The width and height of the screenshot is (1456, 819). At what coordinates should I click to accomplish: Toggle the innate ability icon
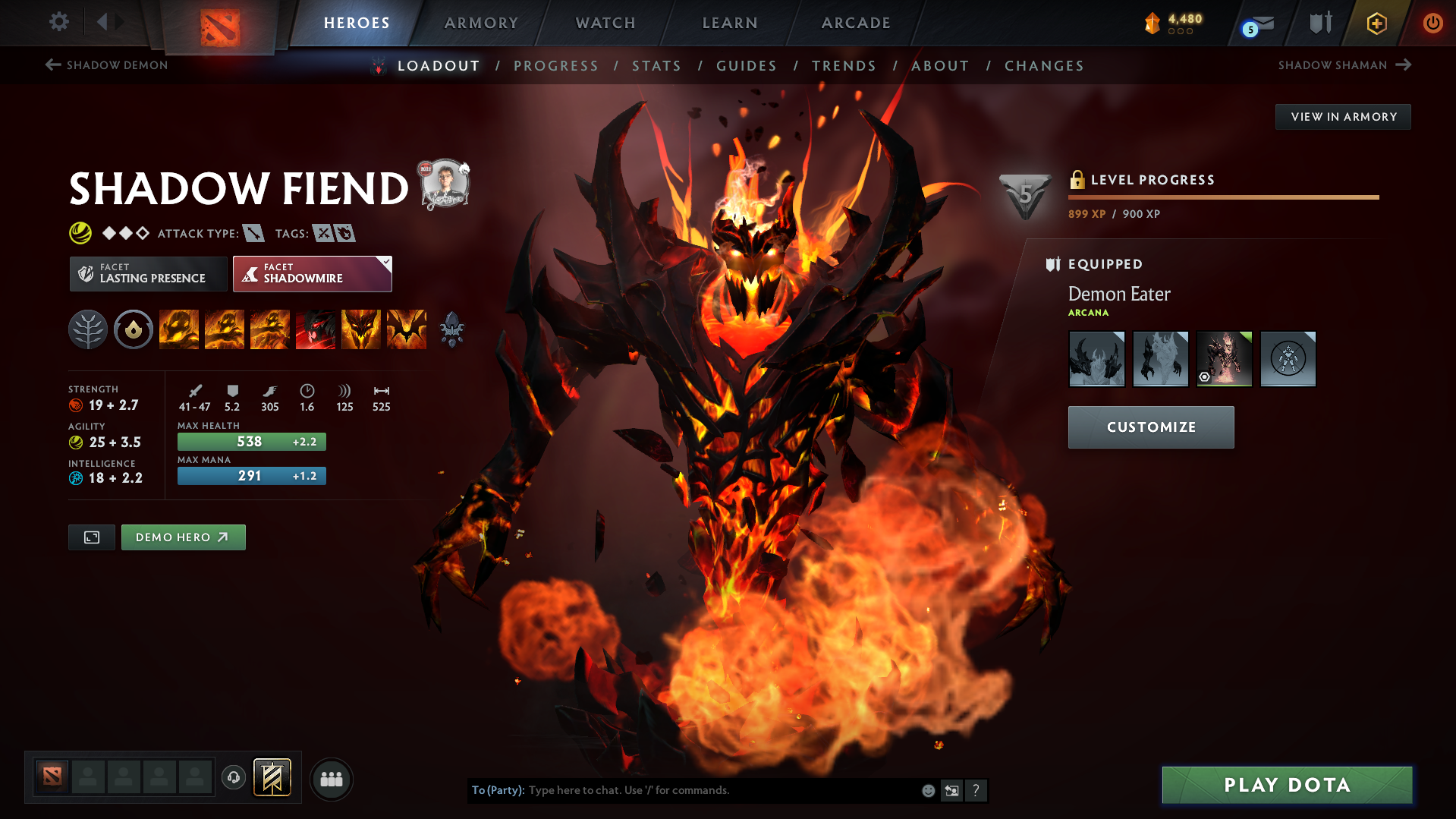pos(134,329)
